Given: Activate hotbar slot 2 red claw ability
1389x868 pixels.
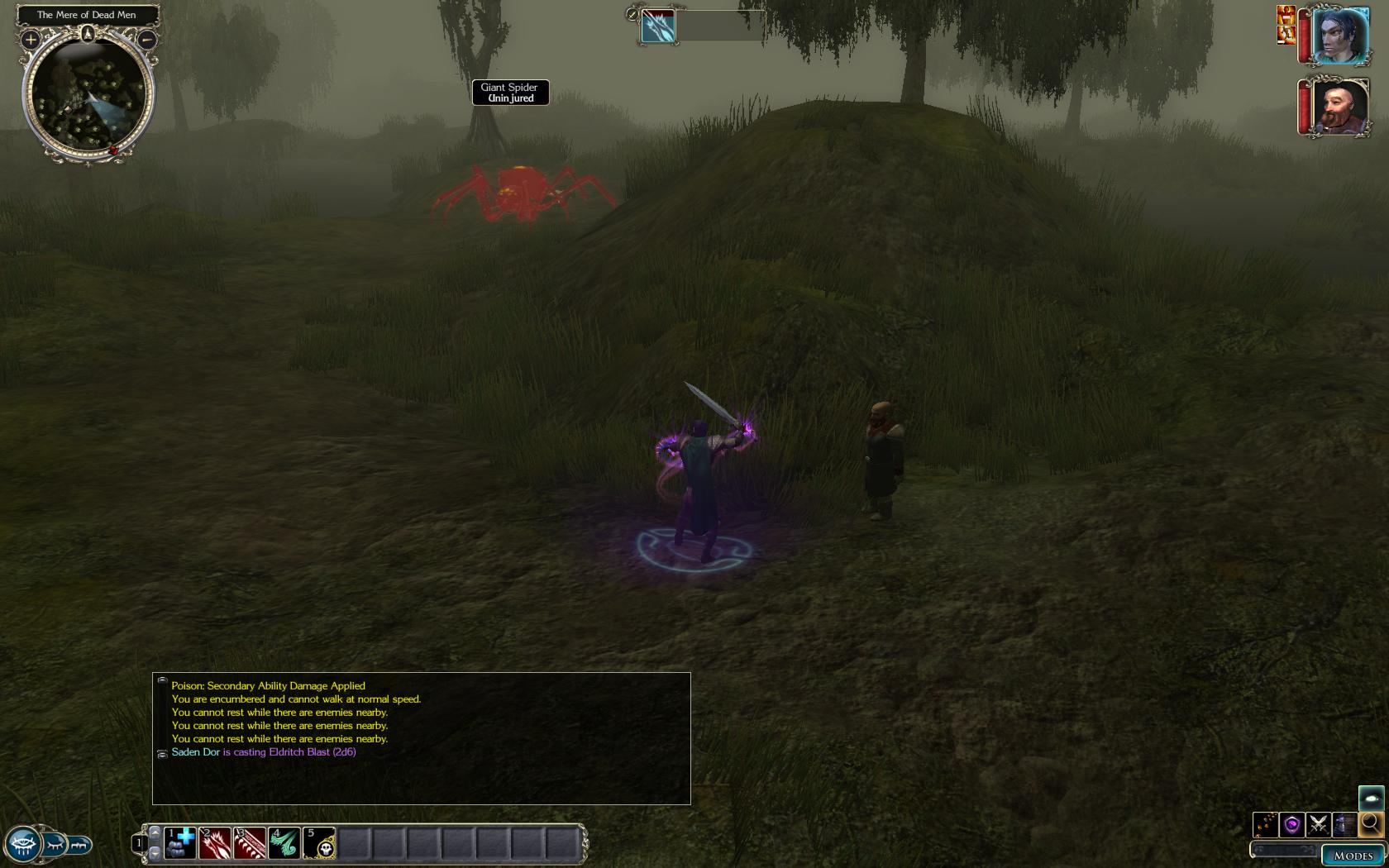Looking at the screenshot, I should (x=215, y=843).
